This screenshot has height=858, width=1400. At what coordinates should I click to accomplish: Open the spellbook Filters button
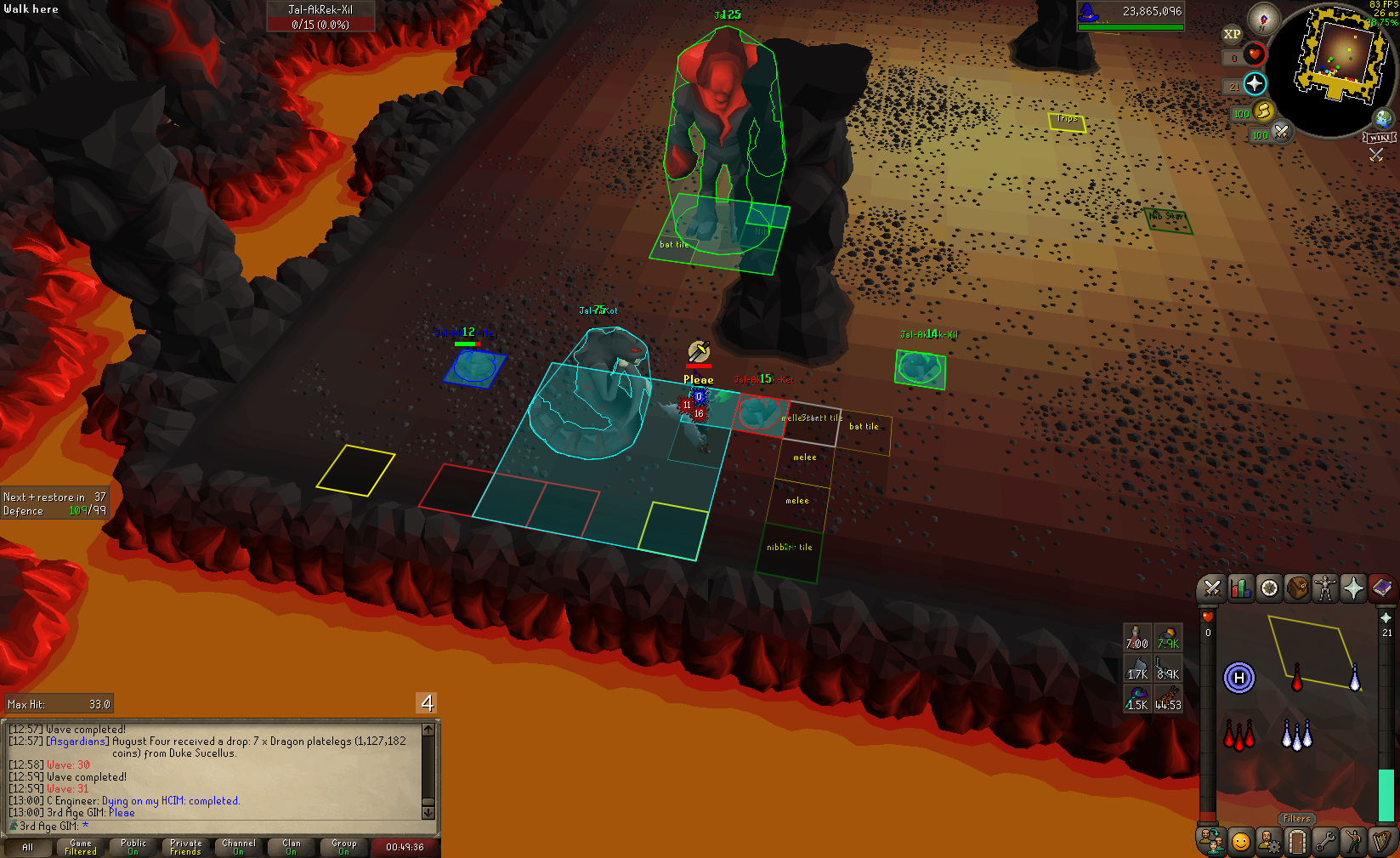[1296, 819]
